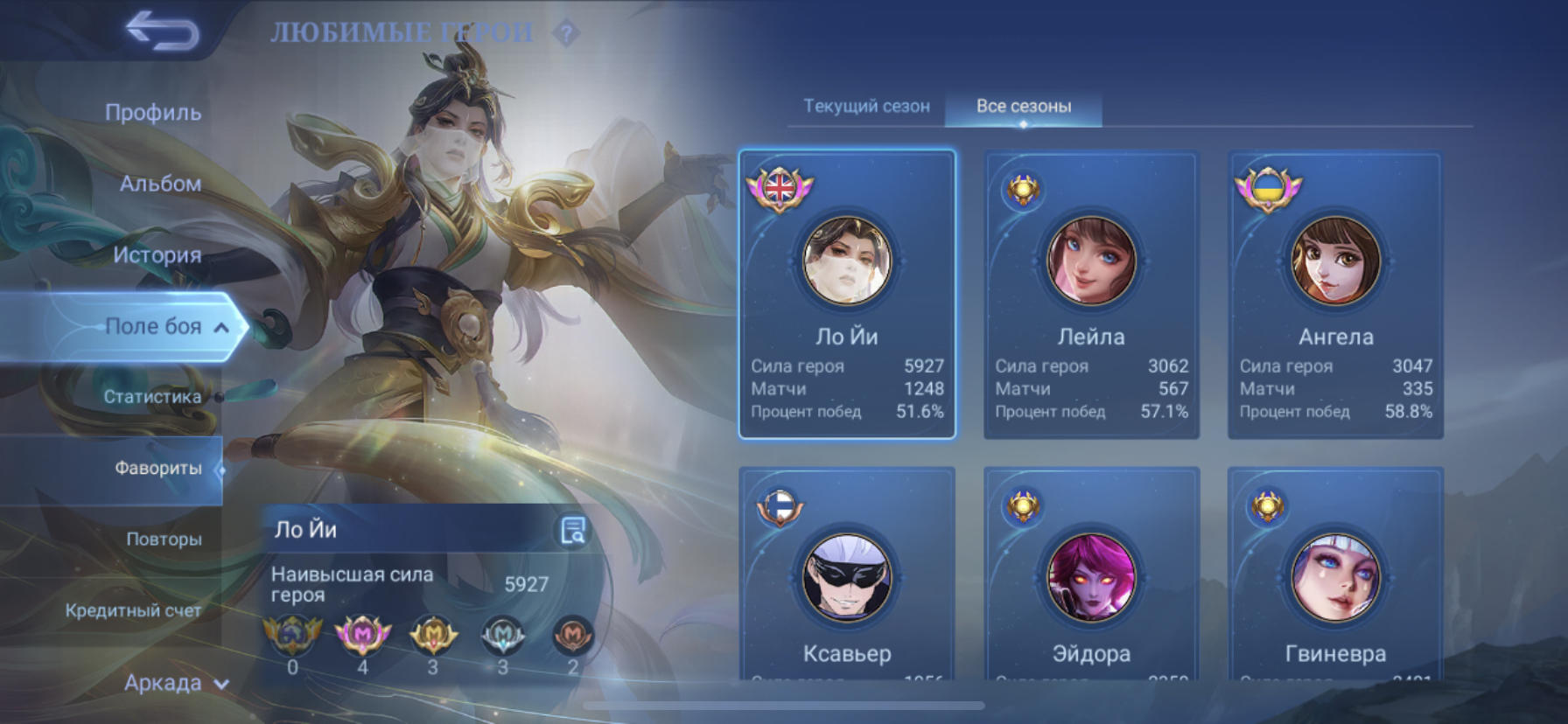
Task: Pick the Ксавьер hero card
Action: click(x=847, y=577)
